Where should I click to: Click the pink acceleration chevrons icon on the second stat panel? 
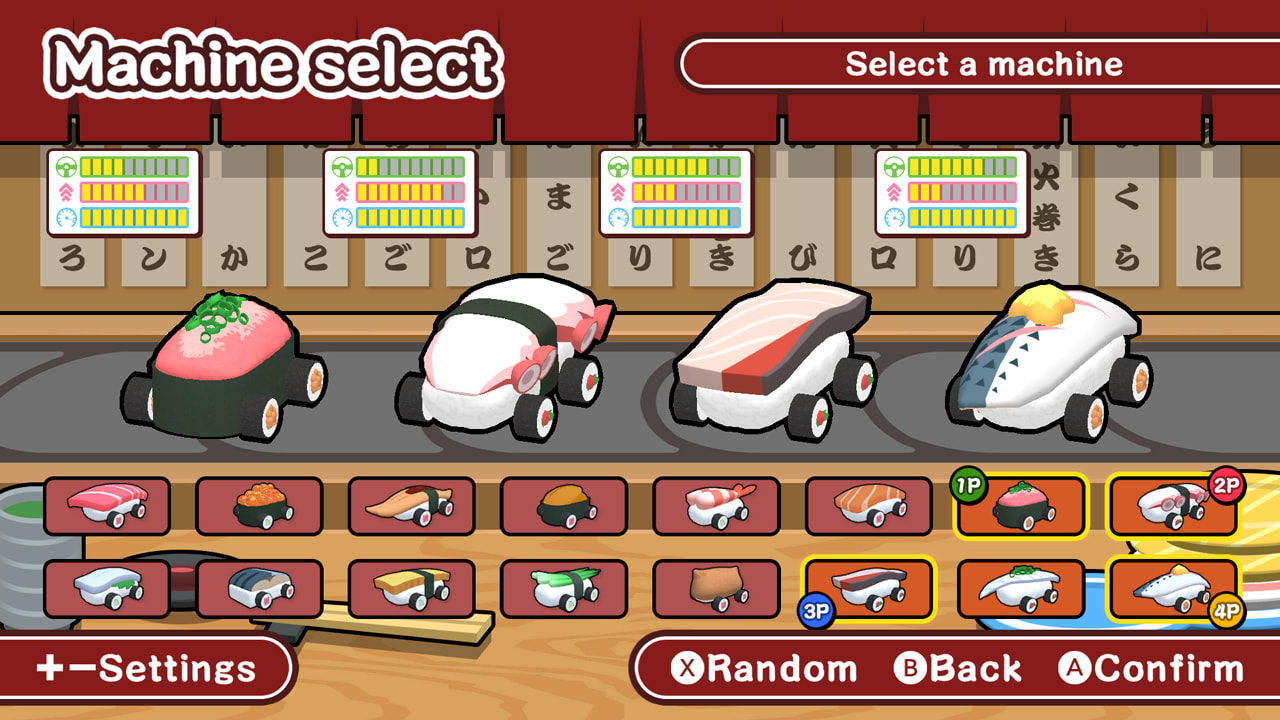tap(340, 191)
